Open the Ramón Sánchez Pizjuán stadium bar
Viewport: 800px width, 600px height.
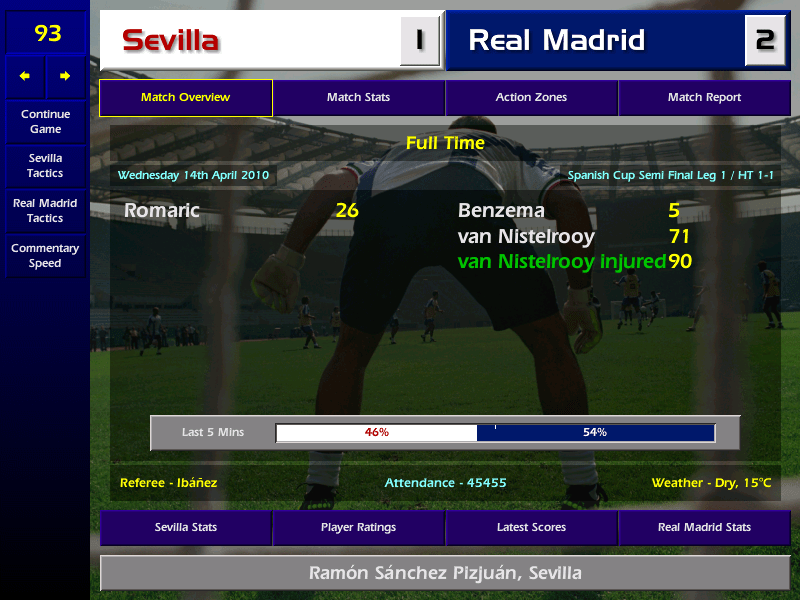(x=445, y=573)
